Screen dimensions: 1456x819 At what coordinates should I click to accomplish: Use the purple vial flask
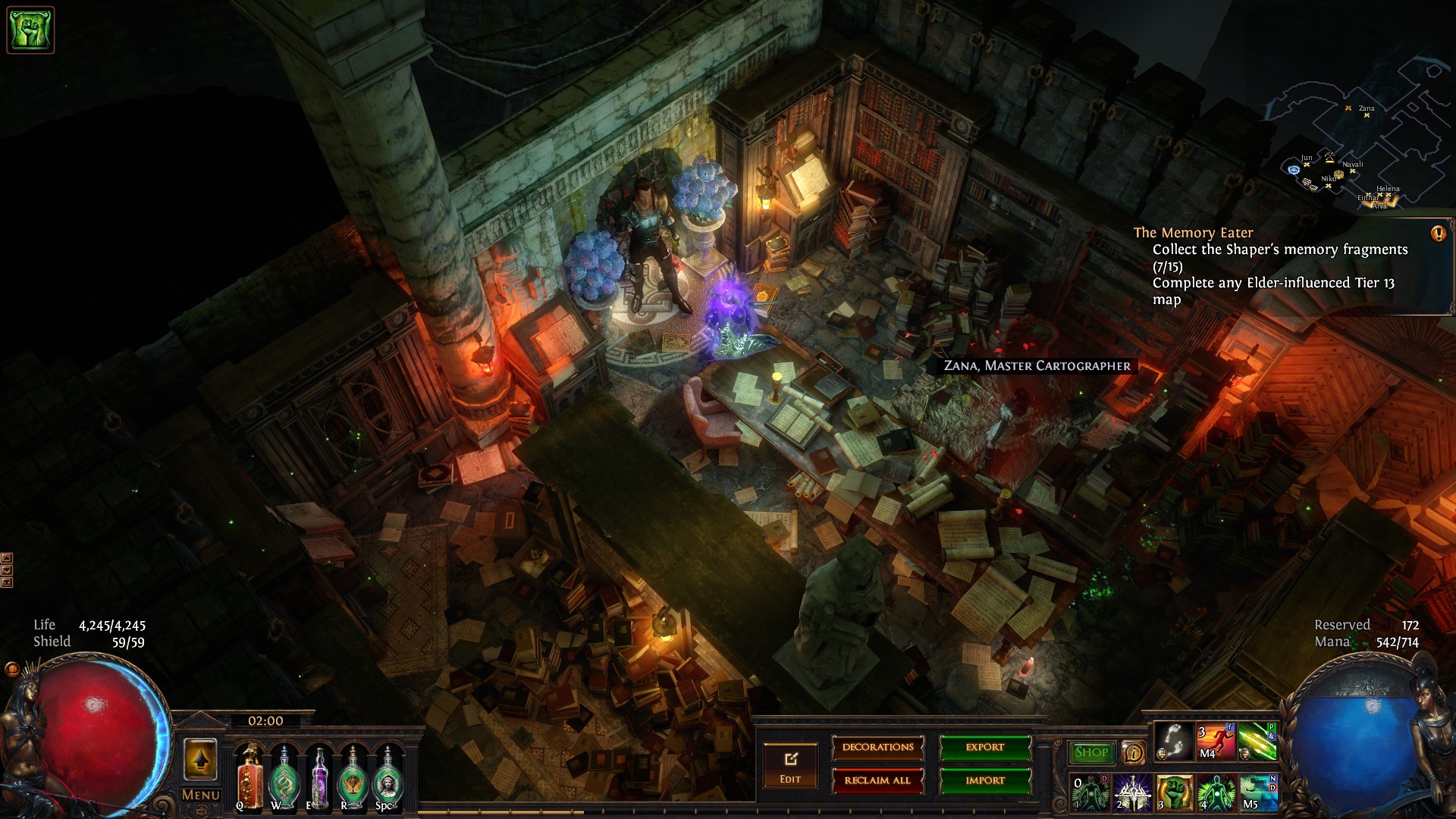[318, 777]
